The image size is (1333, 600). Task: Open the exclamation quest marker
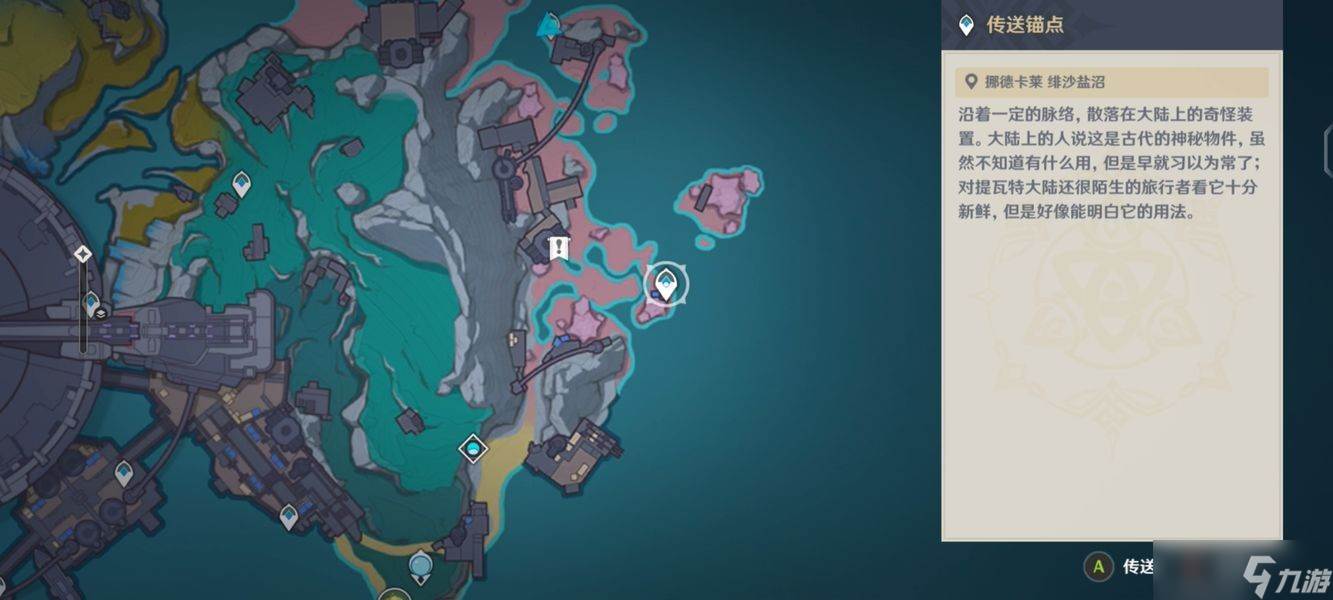pos(559,247)
